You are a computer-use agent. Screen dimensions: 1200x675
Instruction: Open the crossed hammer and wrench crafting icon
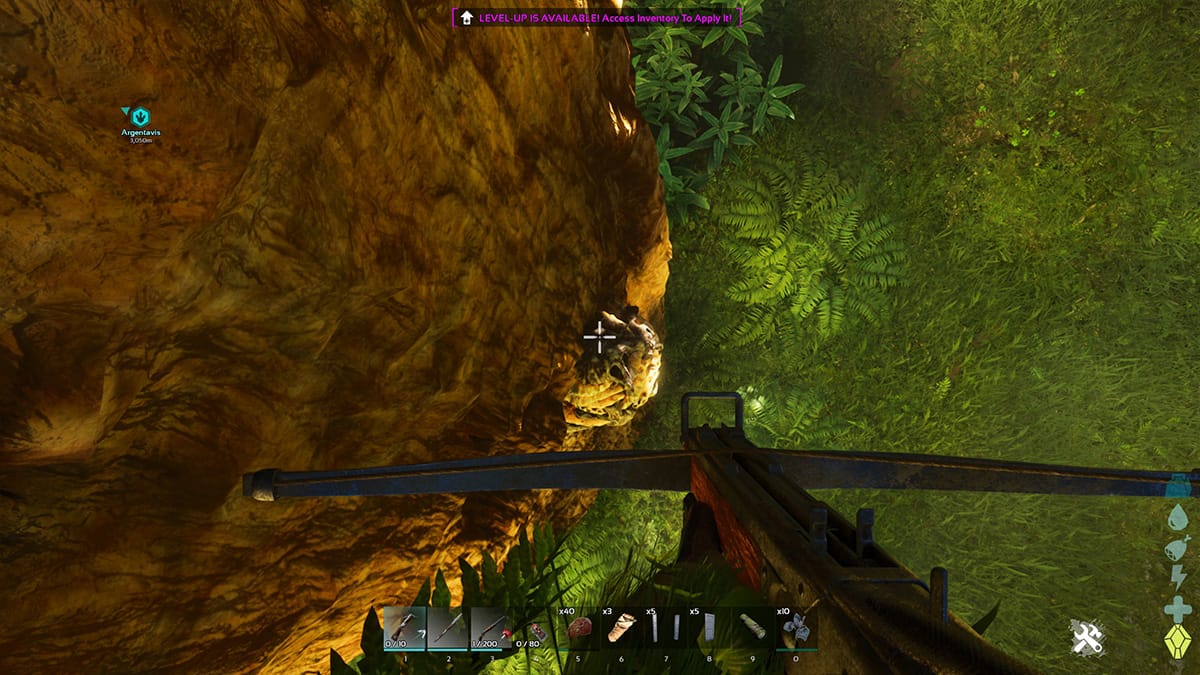click(x=1085, y=638)
